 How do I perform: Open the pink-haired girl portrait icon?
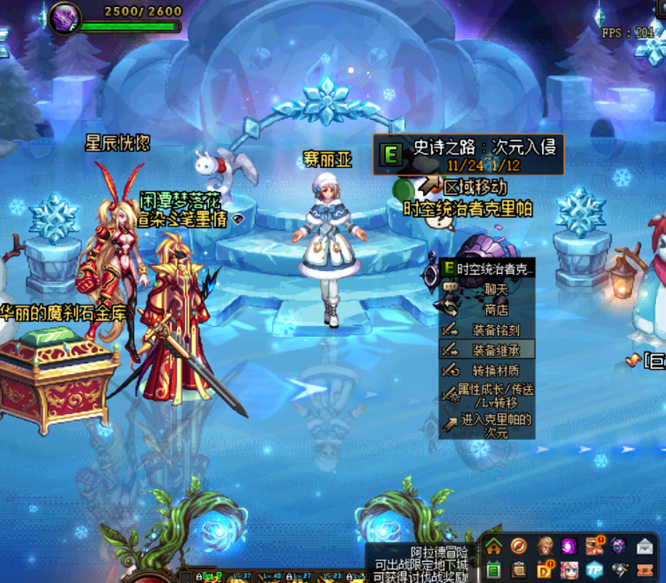(x=569, y=571)
